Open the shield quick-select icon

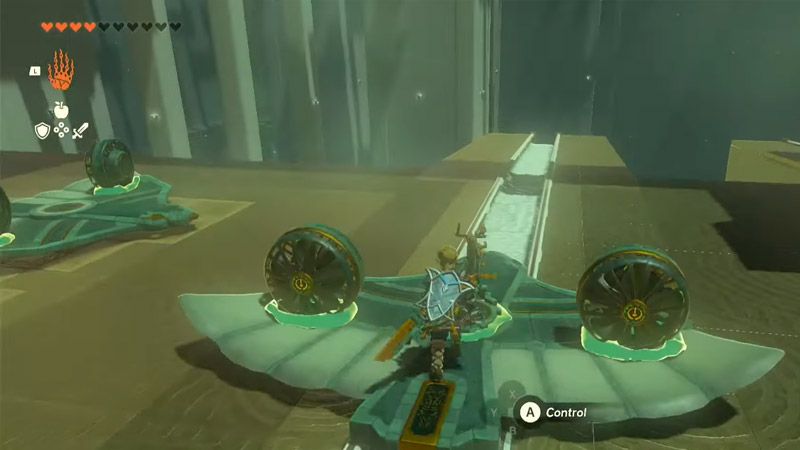click(42, 130)
